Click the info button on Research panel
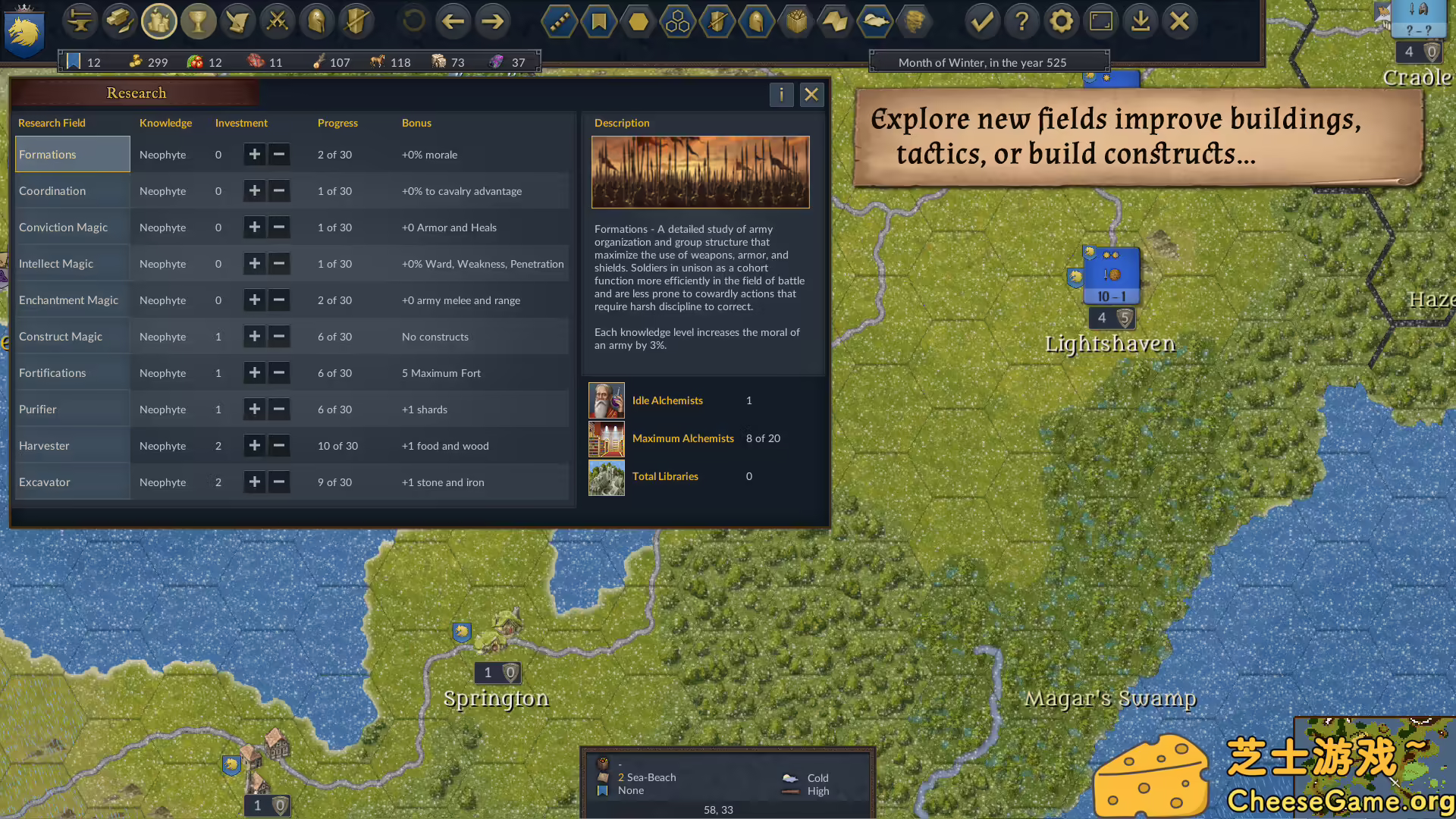This screenshot has width=1456, height=819. [x=781, y=95]
